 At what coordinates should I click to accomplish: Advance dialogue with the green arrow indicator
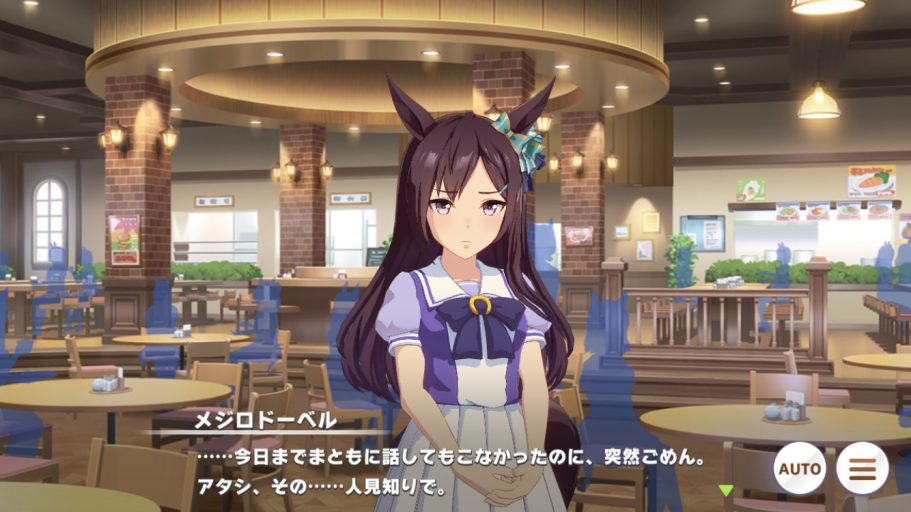tap(727, 490)
